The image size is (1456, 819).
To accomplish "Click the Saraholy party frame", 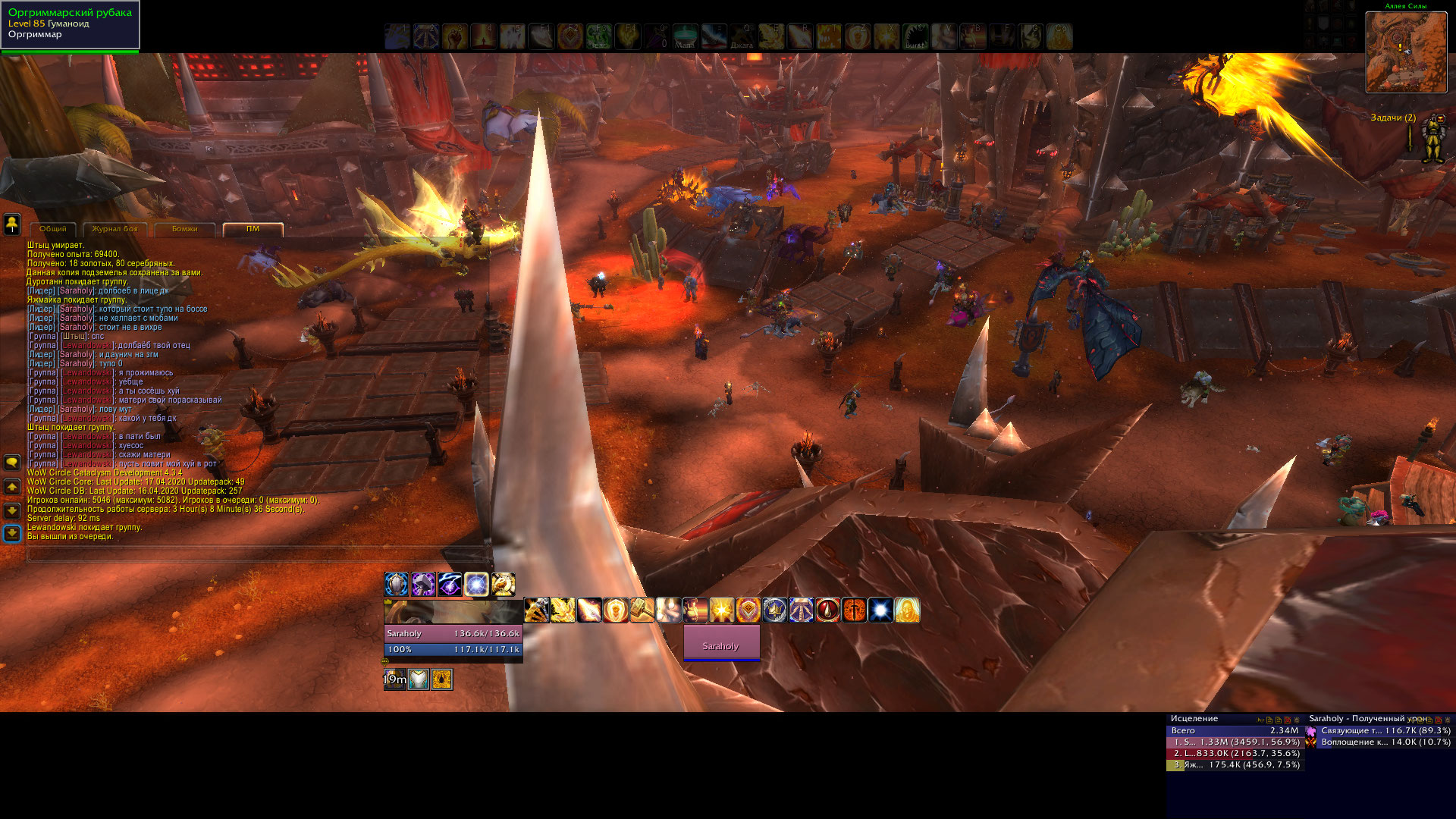I will pos(721,643).
